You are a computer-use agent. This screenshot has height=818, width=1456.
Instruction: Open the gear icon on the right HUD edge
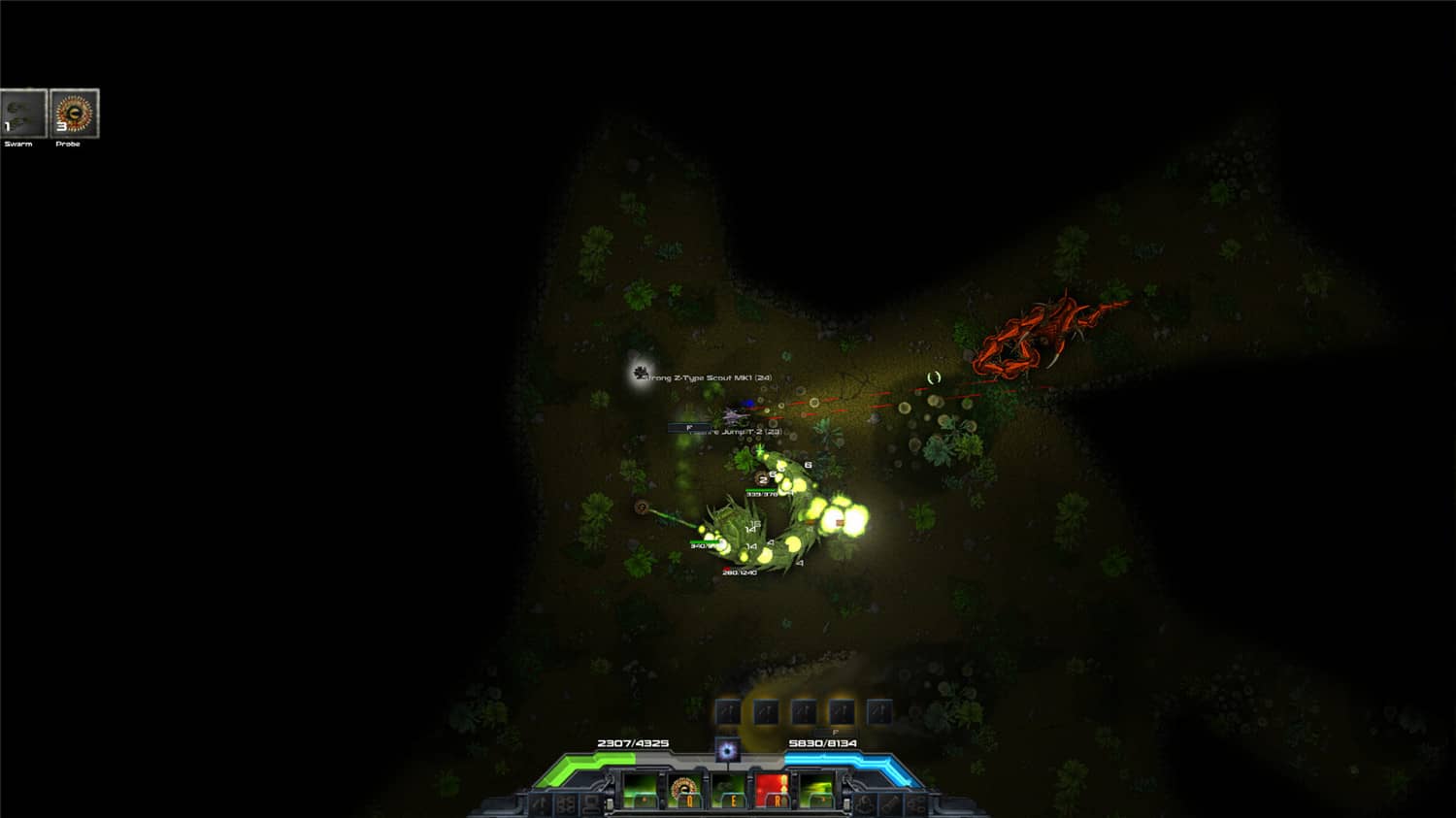point(916,803)
